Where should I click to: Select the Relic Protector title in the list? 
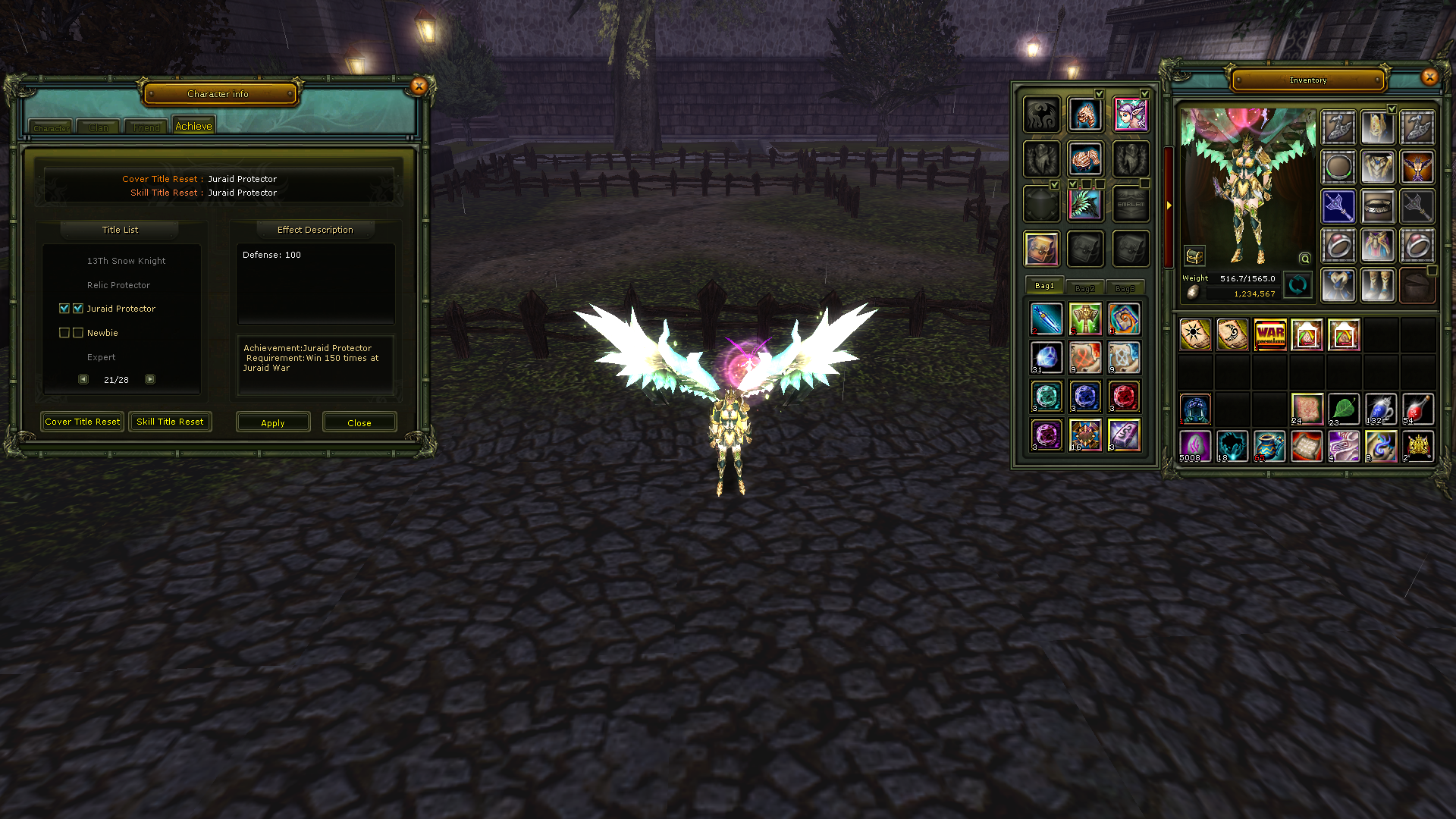click(x=118, y=284)
